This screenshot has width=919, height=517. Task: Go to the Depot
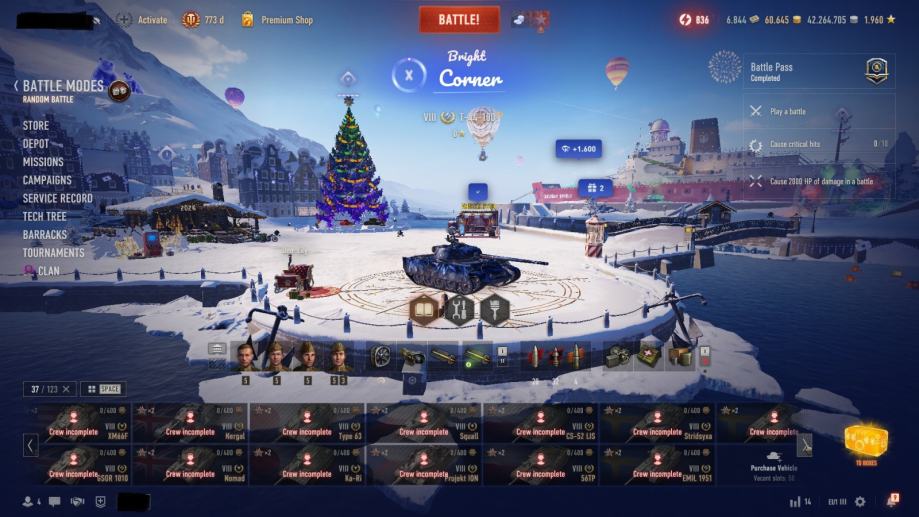pos(36,144)
